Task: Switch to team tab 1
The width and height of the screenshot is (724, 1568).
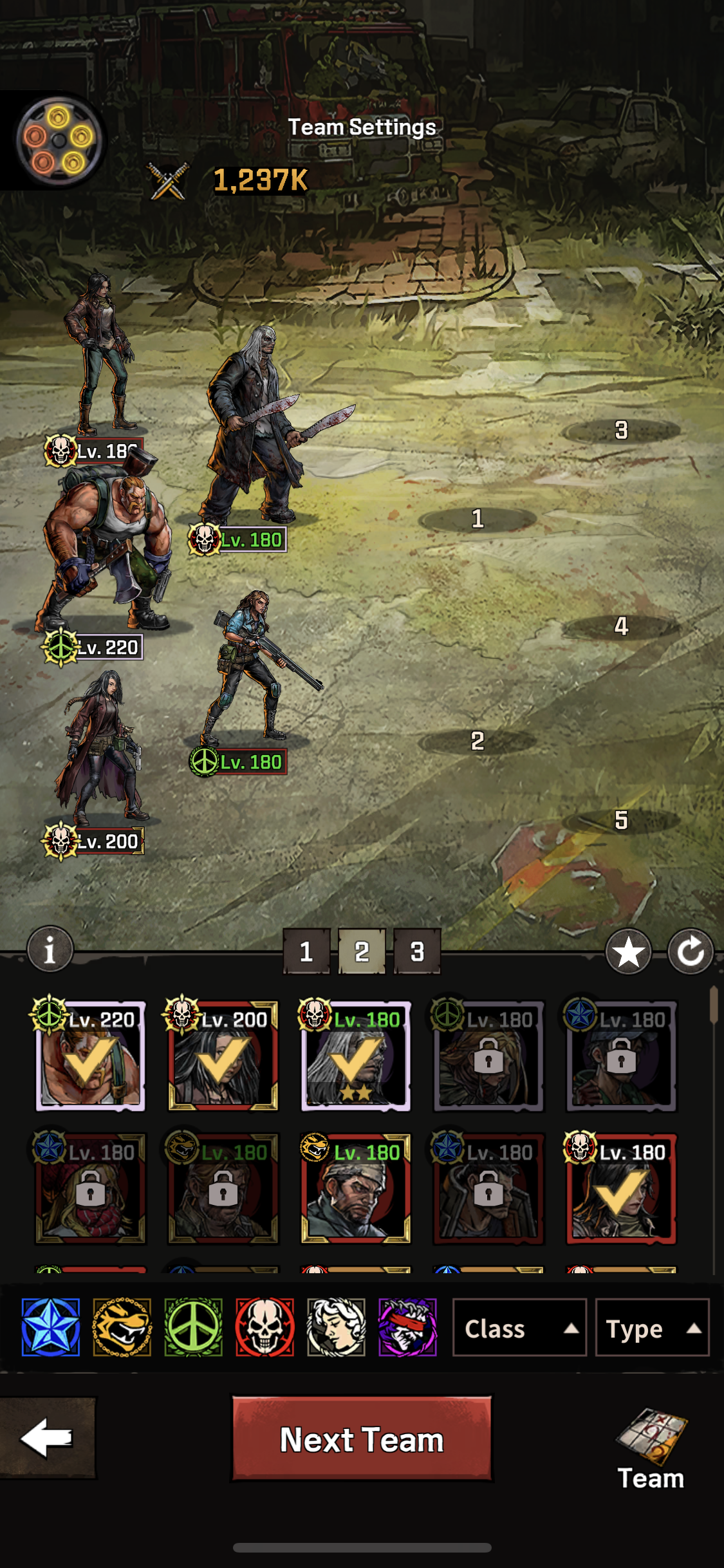Action: click(306, 951)
